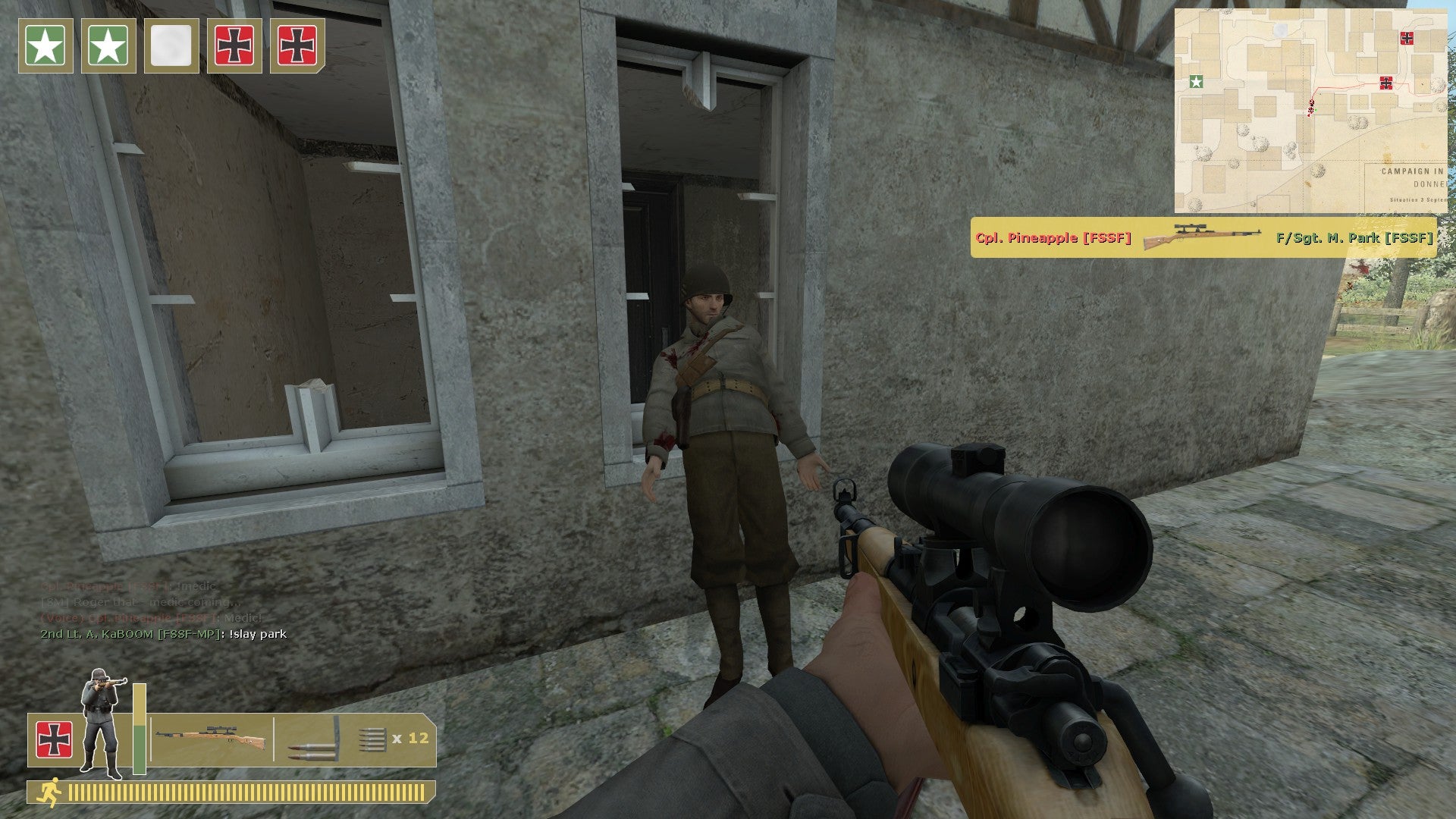Select the Cpl. Pineapple [FSSF] name in the kill feed
Viewport: 1456px width, 819px height.
[x=1053, y=236]
